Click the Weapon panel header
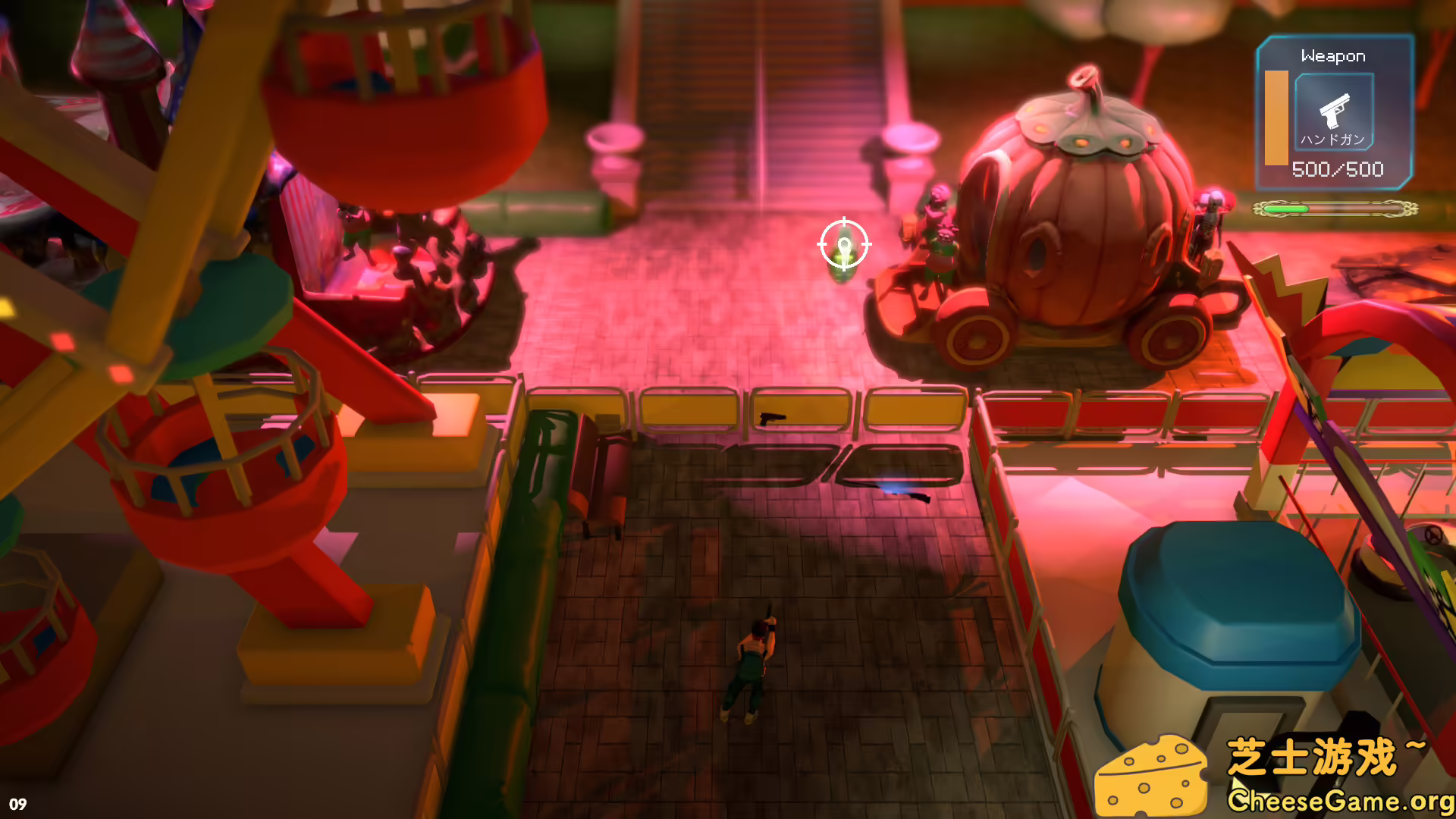This screenshot has height=819, width=1456. (x=1332, y=55)
